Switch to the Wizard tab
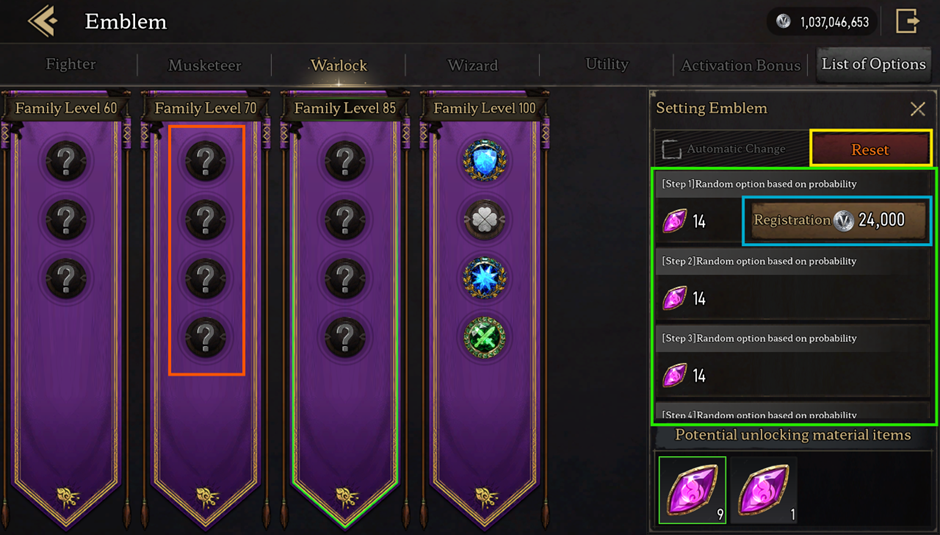This screenshot has width=940, height=535. (x=473, y=65)
